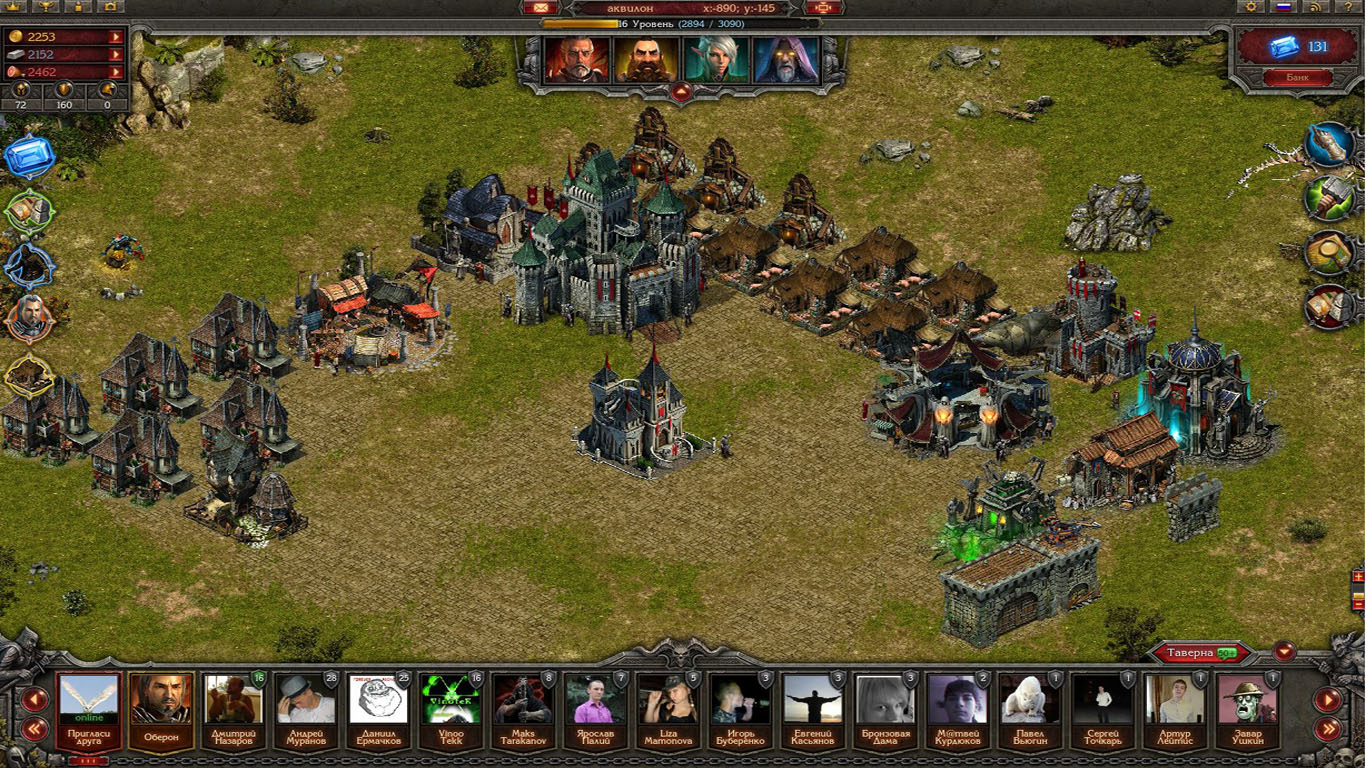
Task: Open Завар Ушкин's zombie avatar
Action: (x=1247, y=709)
